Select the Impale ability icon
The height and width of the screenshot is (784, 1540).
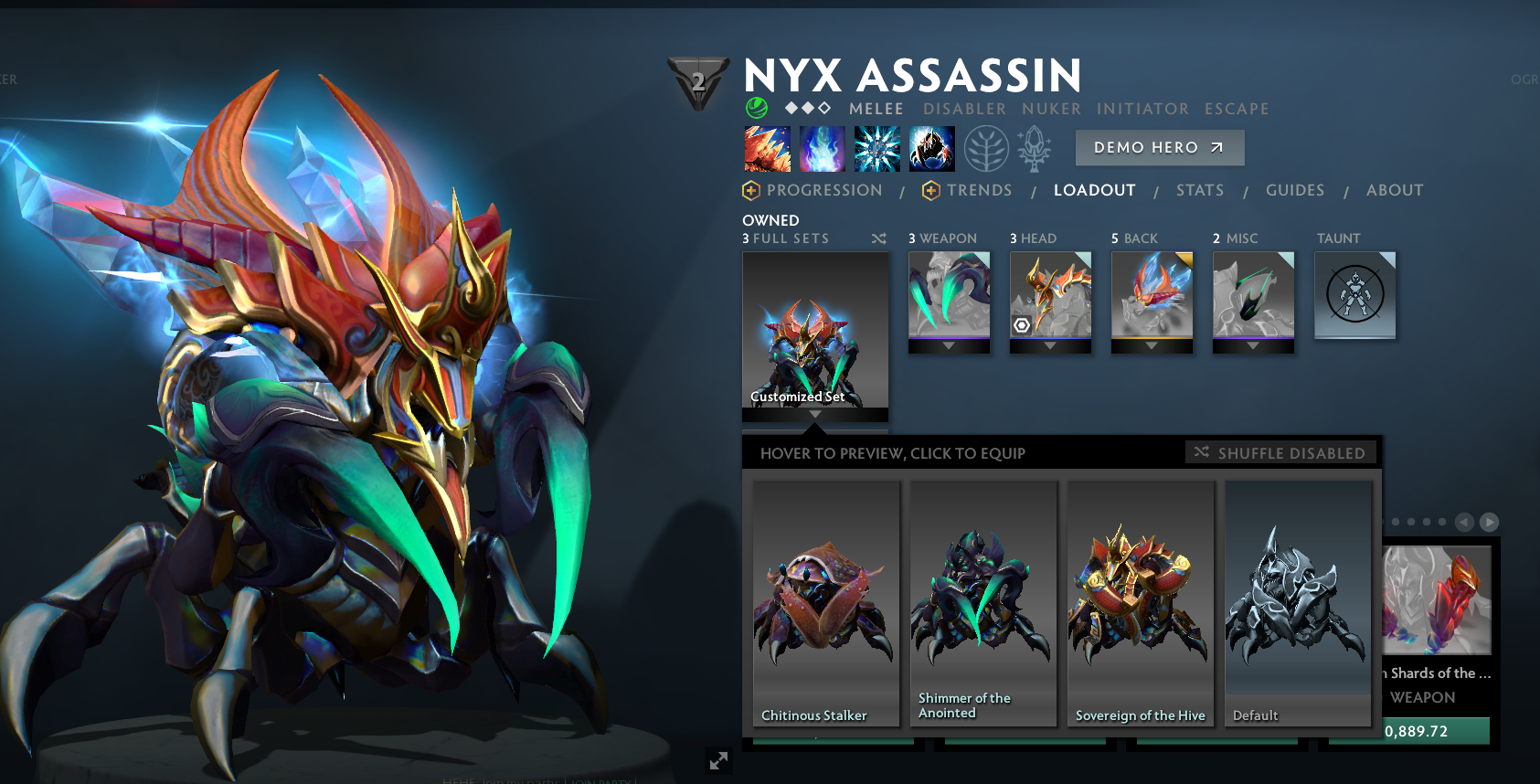point(767,148)
